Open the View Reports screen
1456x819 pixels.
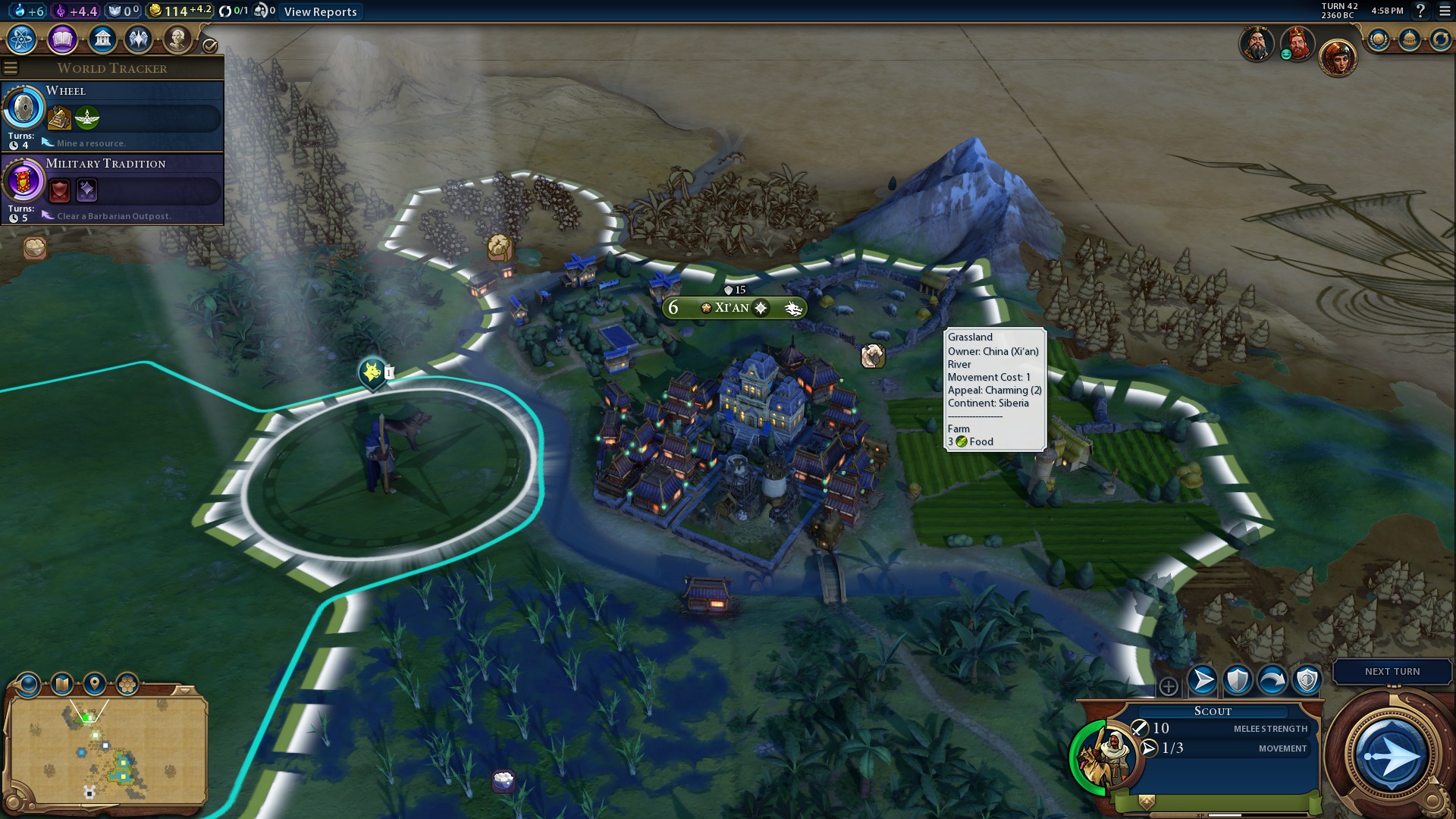(x=320, y=11)
